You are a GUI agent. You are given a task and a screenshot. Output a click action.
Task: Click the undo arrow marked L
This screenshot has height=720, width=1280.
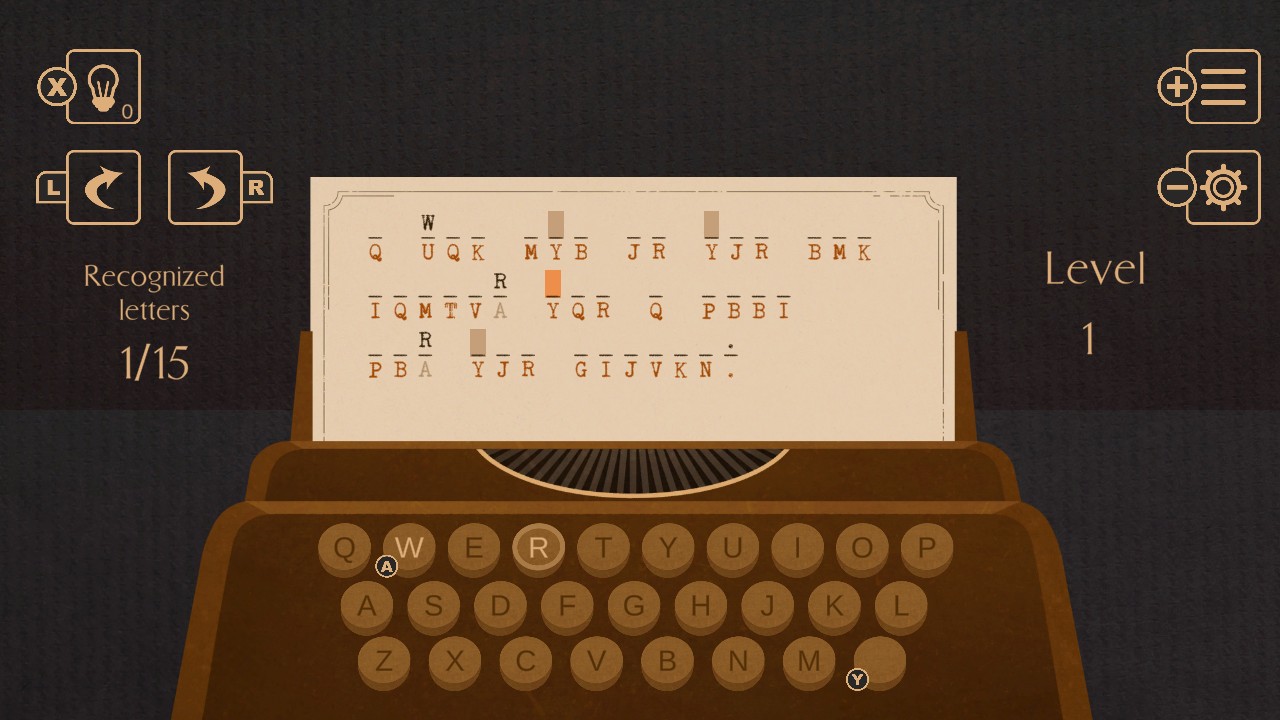coord(103,187)
